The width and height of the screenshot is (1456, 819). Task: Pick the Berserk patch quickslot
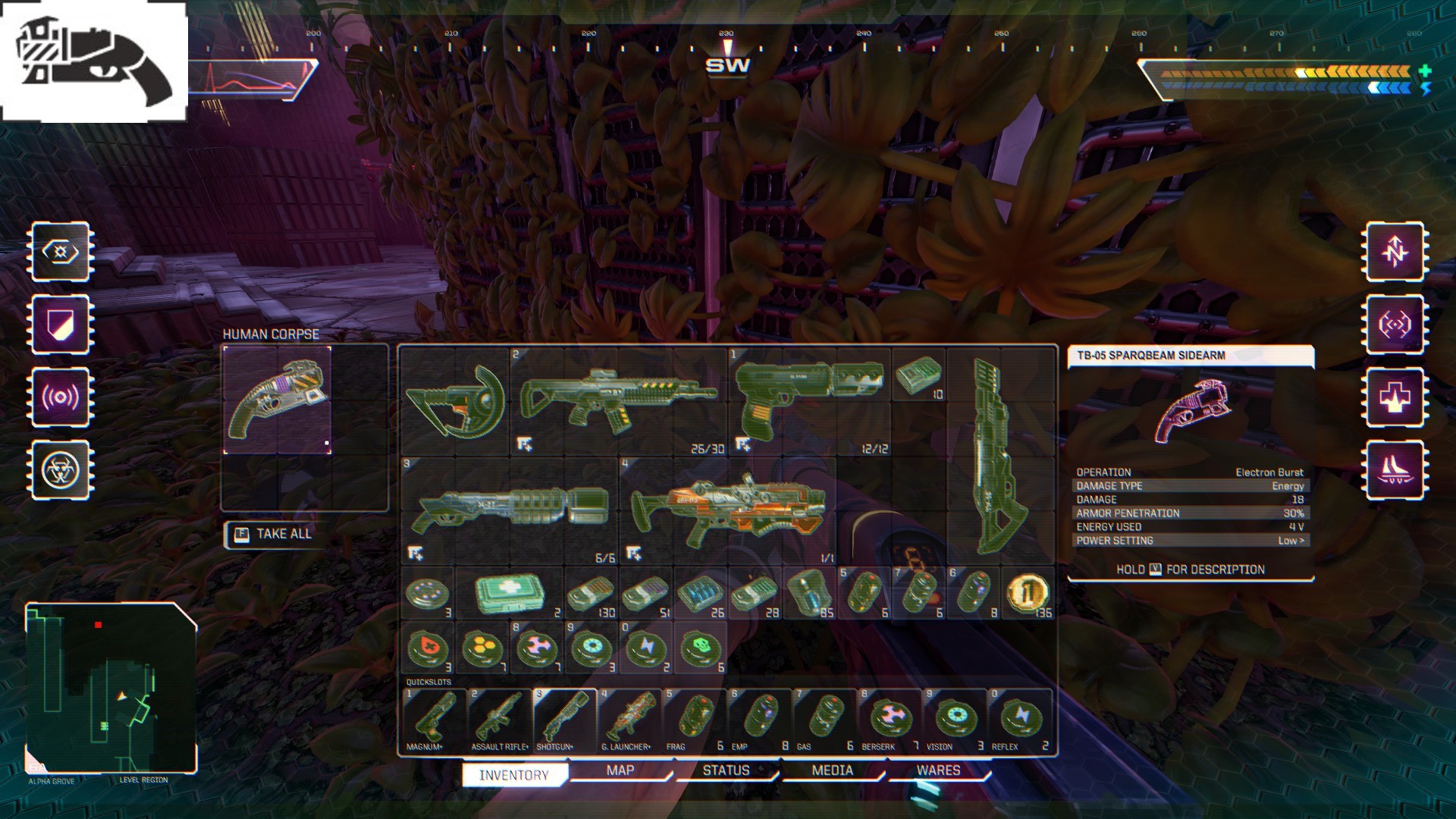pyautogui.click(x=890, y=718)
